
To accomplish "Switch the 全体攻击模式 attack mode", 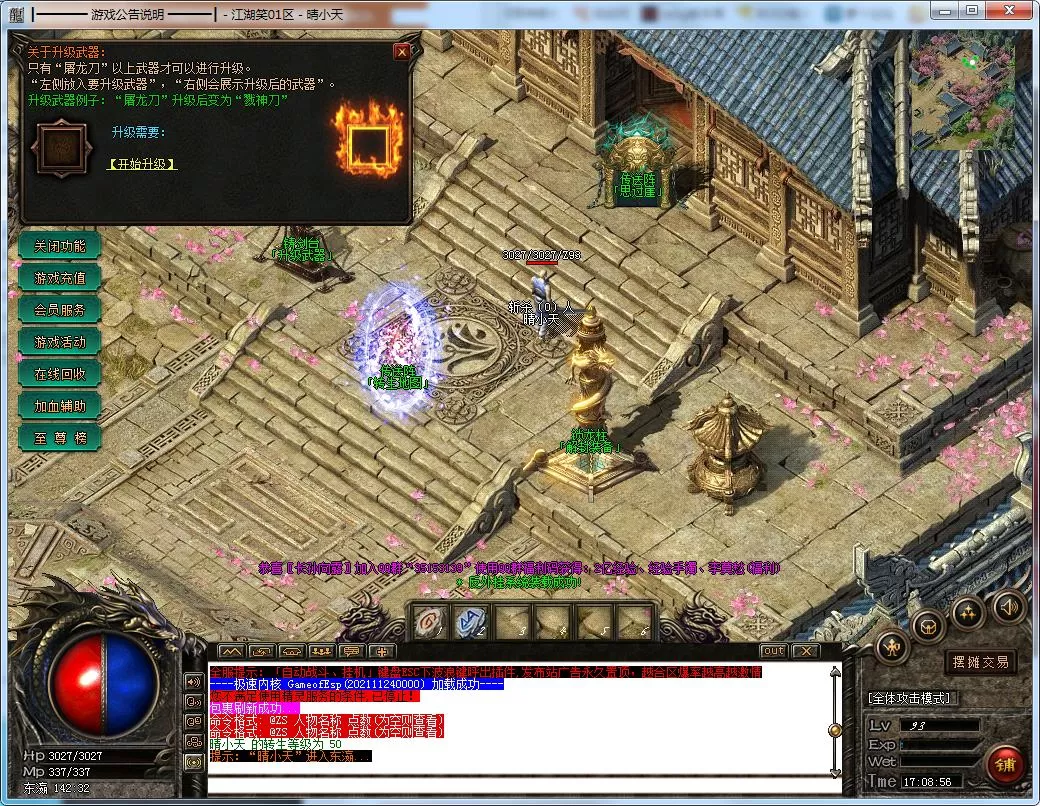I will [x=911, y=698].
